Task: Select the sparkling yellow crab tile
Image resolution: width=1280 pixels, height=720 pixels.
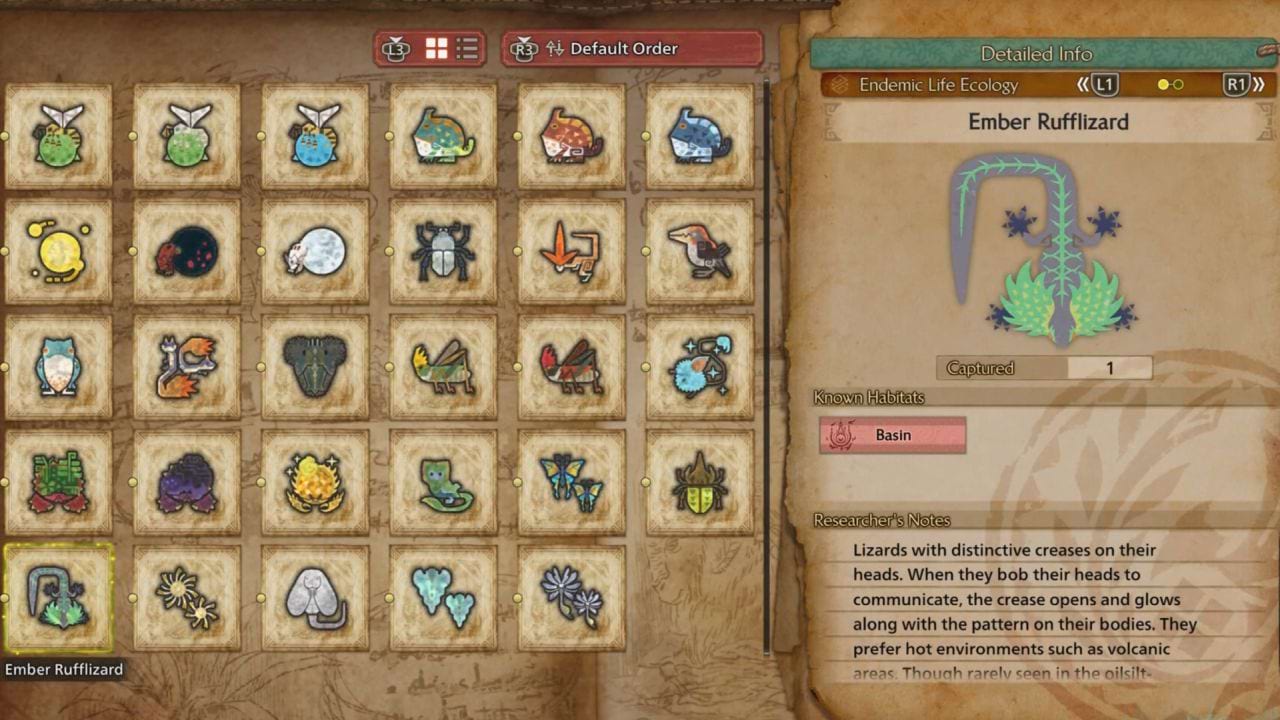Action: [x=315, y=482]
